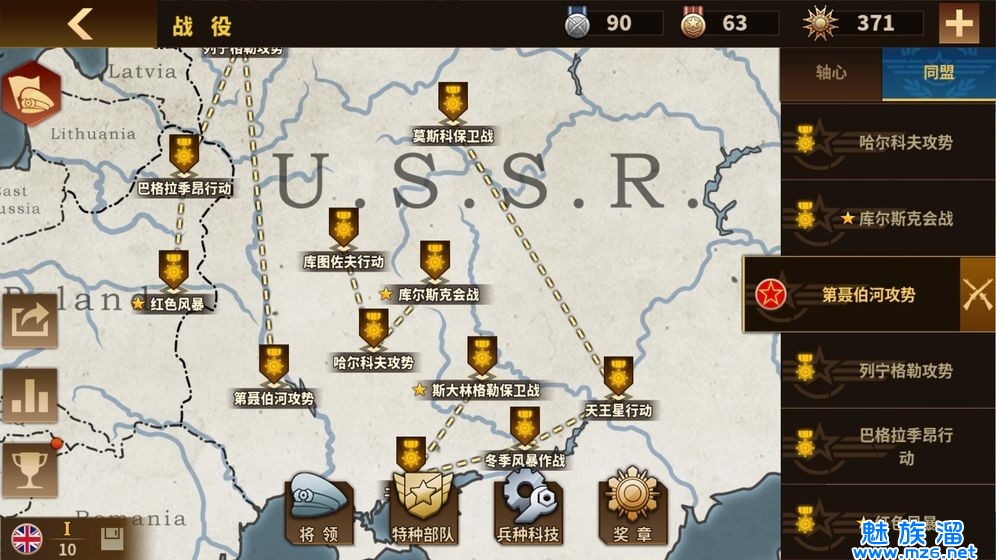Start battle with the crossed rifles button
This screenshot has height=560, width=996.
[977, 294]
